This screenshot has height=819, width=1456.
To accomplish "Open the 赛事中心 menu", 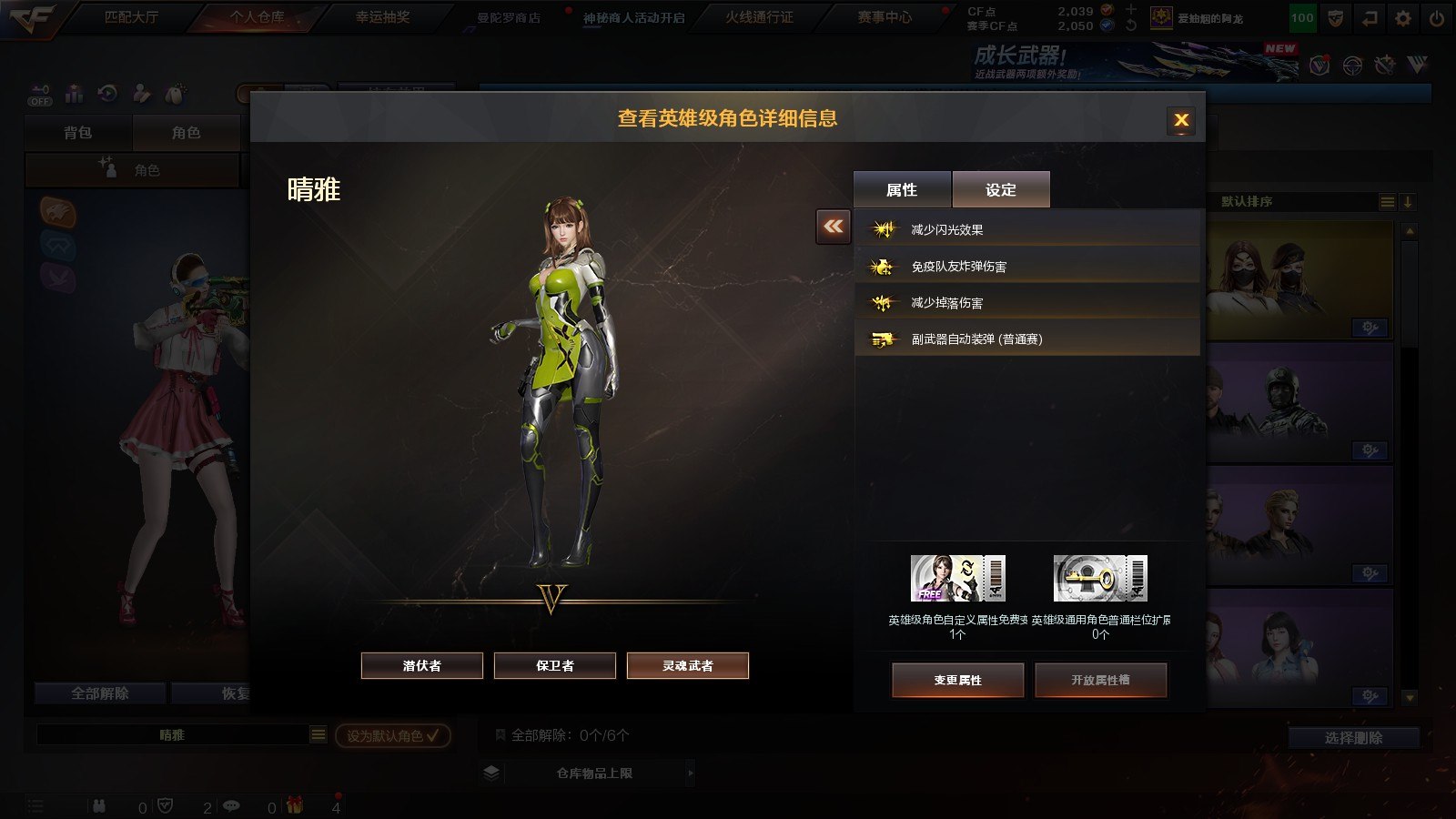I will tap(884, 17).
